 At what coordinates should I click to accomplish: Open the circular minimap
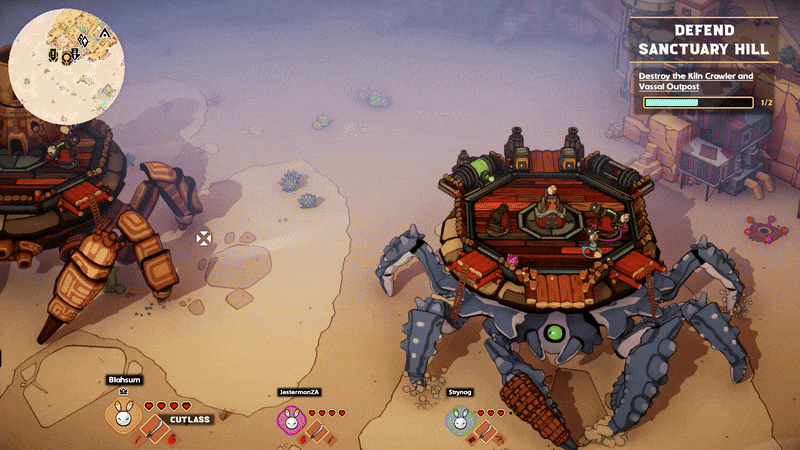click(67, 66)
